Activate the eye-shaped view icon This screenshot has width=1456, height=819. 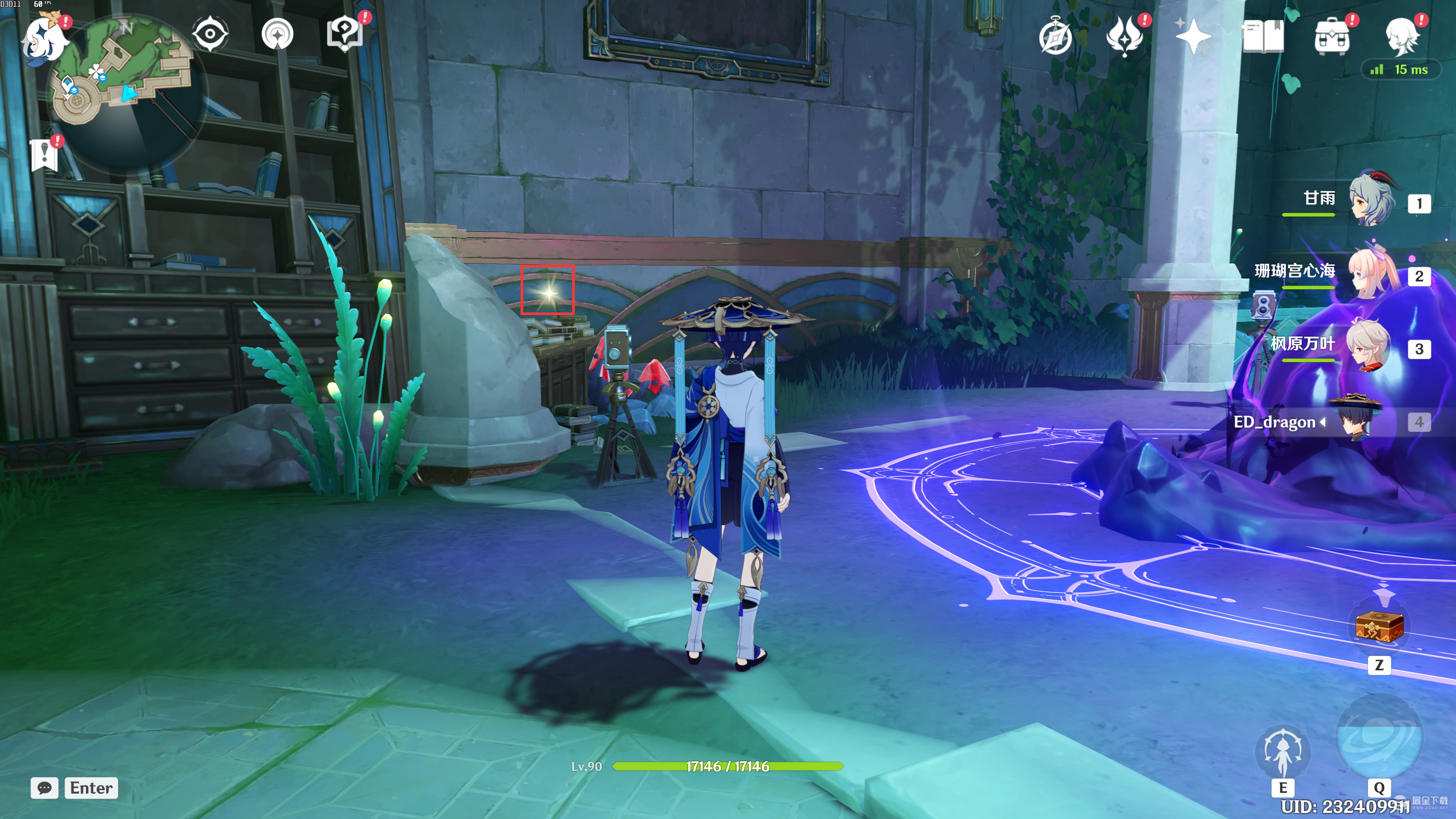[210, 34]
